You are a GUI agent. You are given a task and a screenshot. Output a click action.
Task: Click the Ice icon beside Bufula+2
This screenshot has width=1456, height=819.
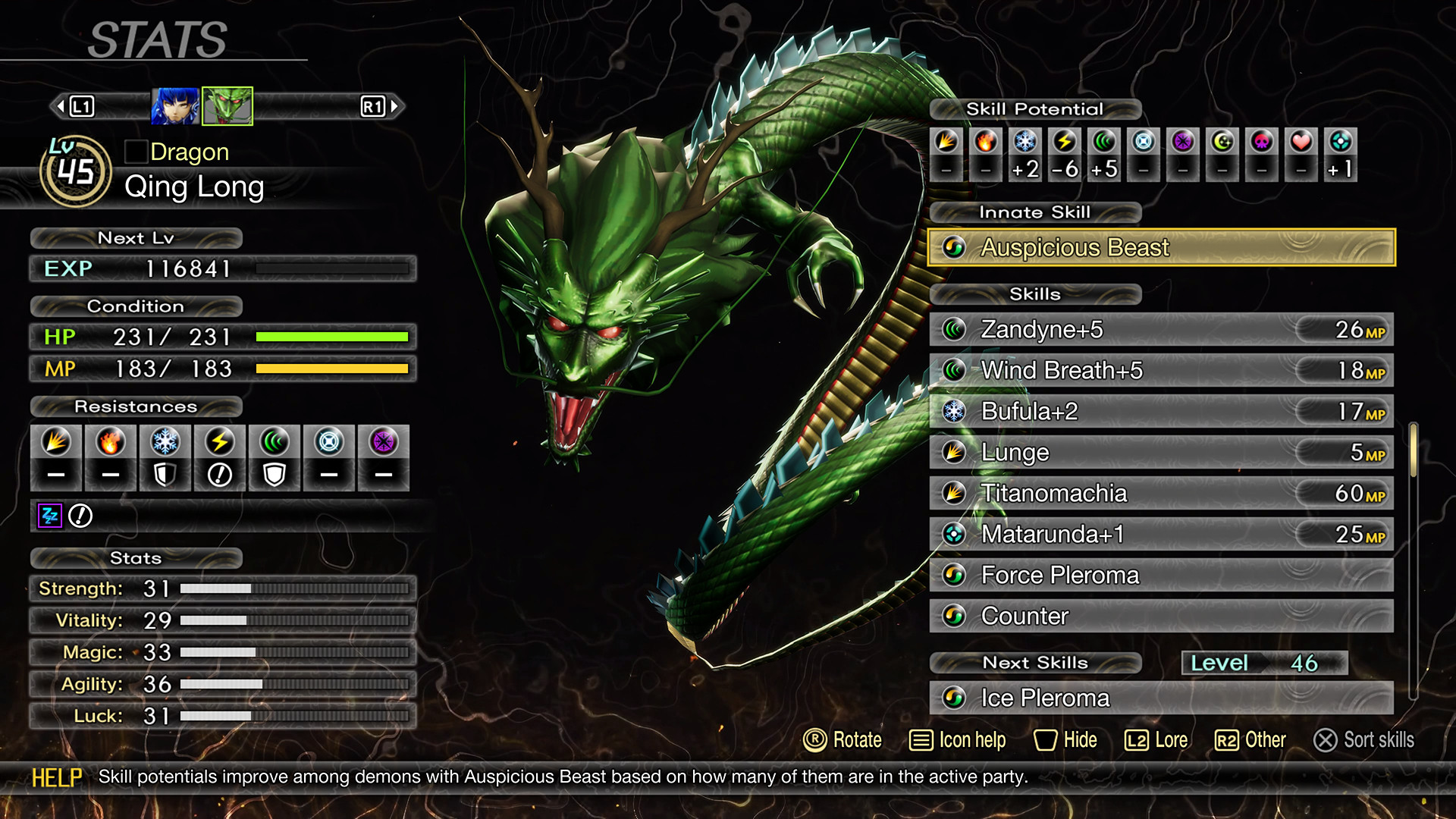pos(955,411)
